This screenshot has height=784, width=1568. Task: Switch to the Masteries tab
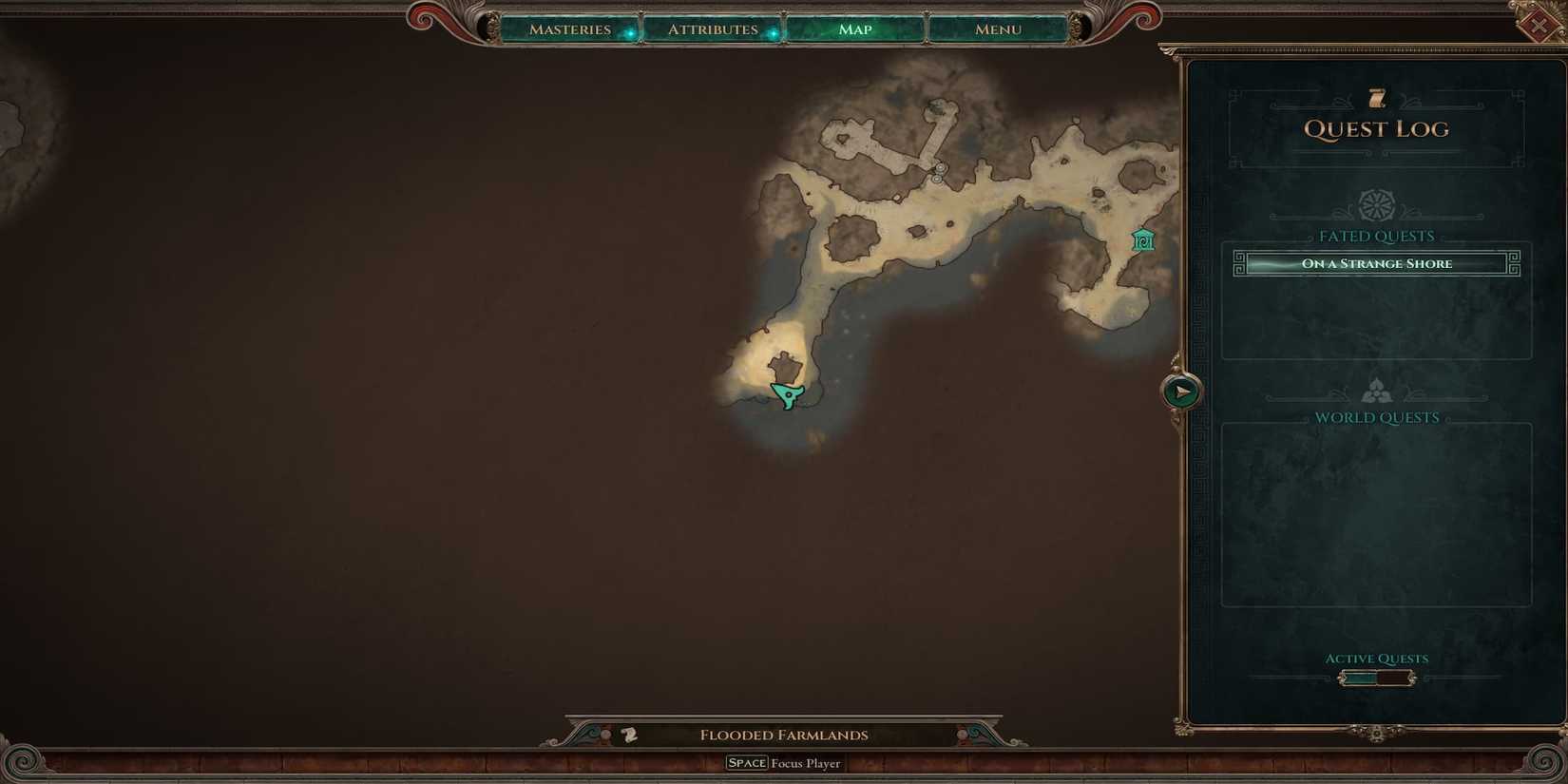pyautogui.click(x=569, y=29)
